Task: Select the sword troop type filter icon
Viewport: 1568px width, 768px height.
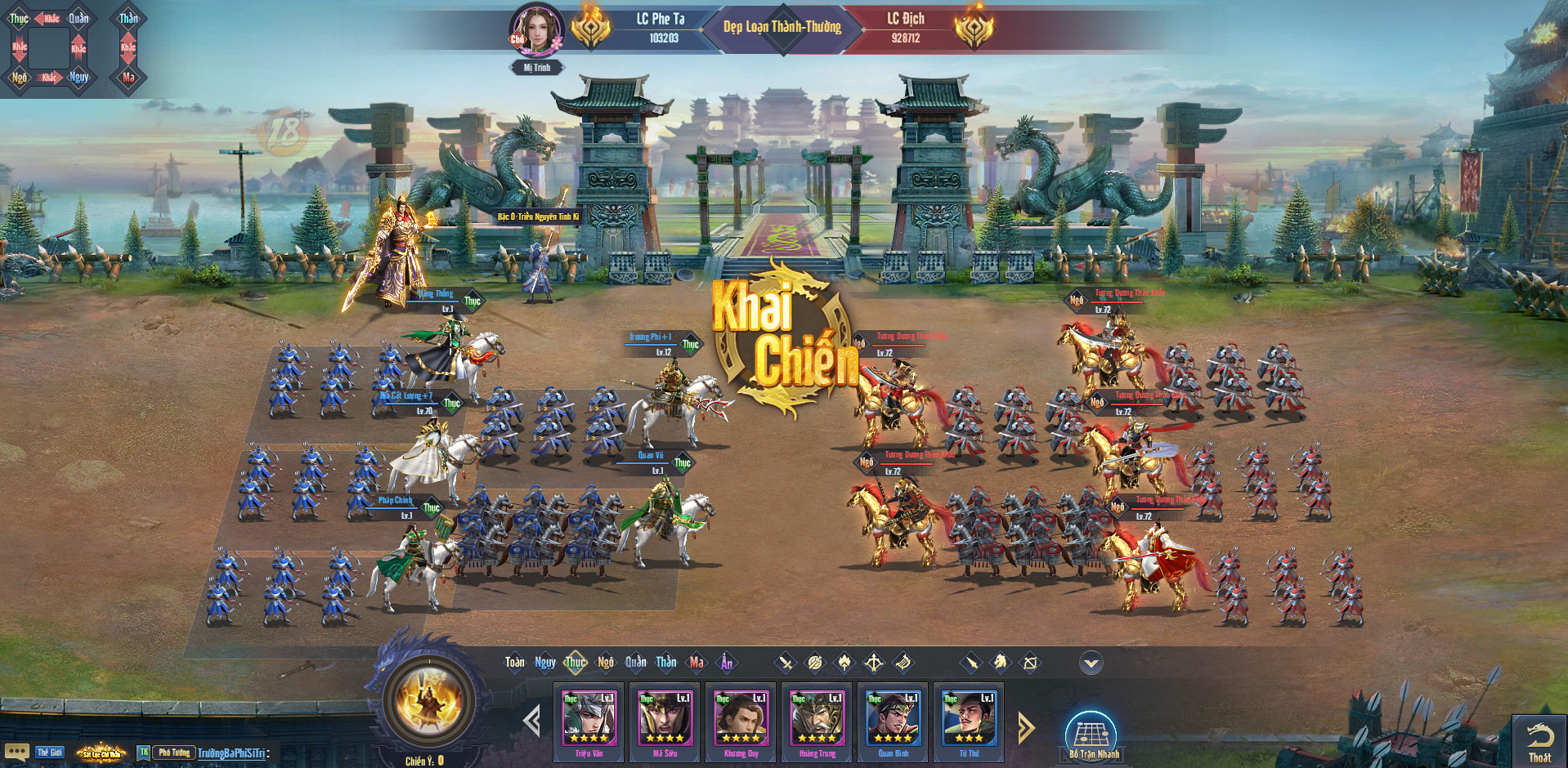Action: click(x=786, y=663)
